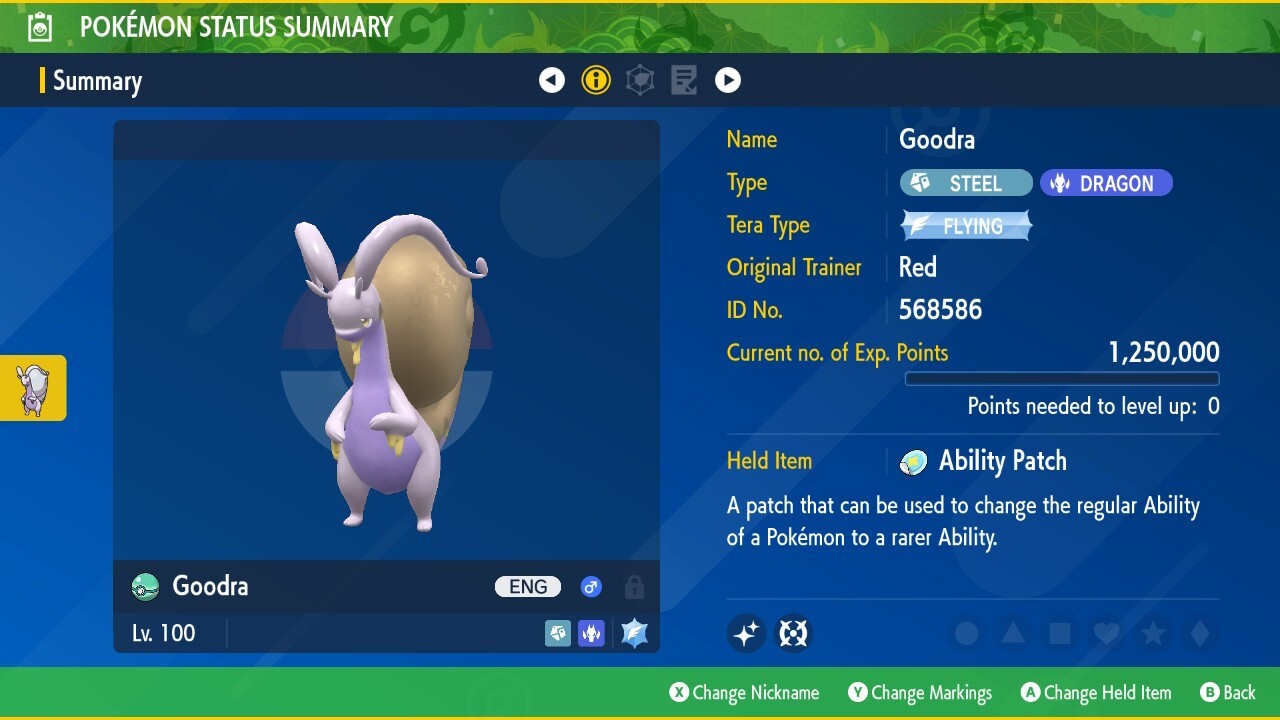This screenshot has width=1280, height=720.
Task: Go Back from the summary screen
Action: tap(1228, 693)
